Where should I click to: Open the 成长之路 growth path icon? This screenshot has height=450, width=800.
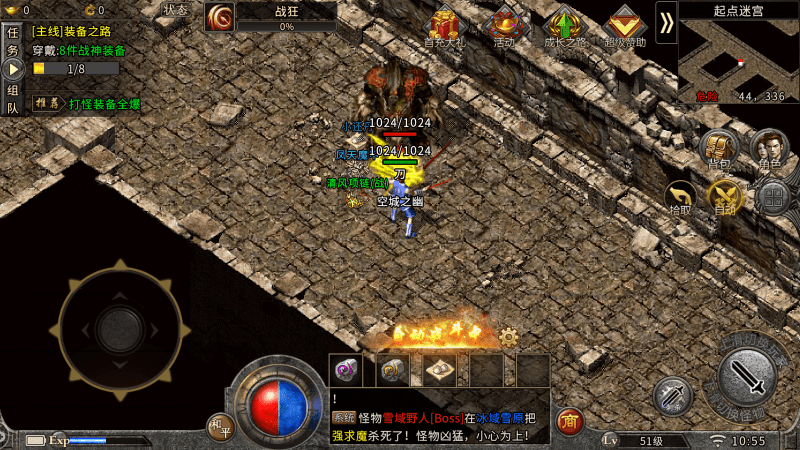coord(566,27)
